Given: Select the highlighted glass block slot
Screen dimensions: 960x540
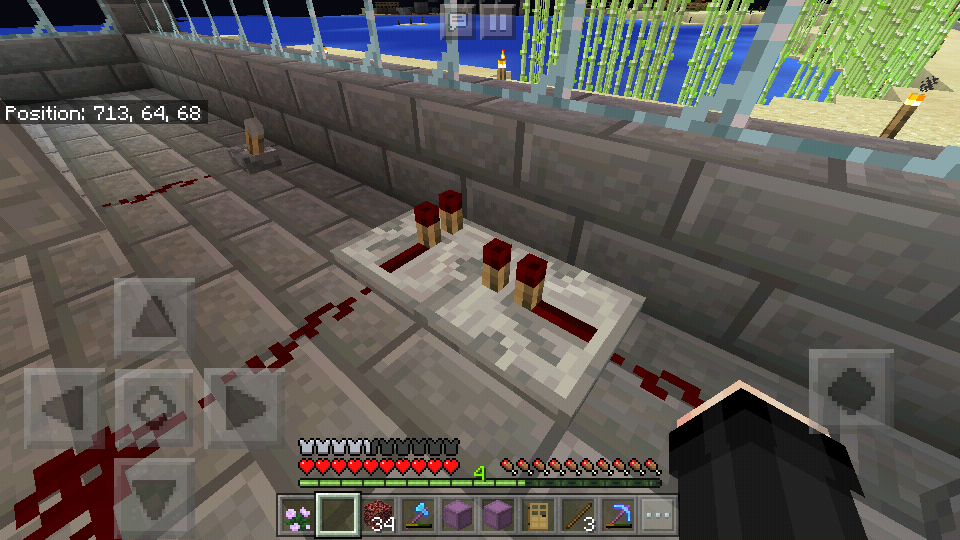Looking at the screenshot, I should [x=337, y=516].
